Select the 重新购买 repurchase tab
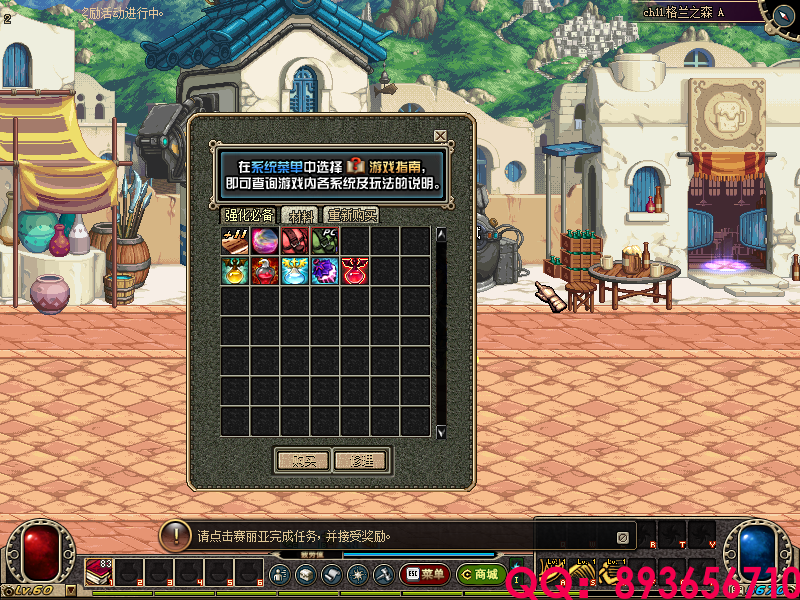The image size is (800, 600). click(x=352, y=215)
